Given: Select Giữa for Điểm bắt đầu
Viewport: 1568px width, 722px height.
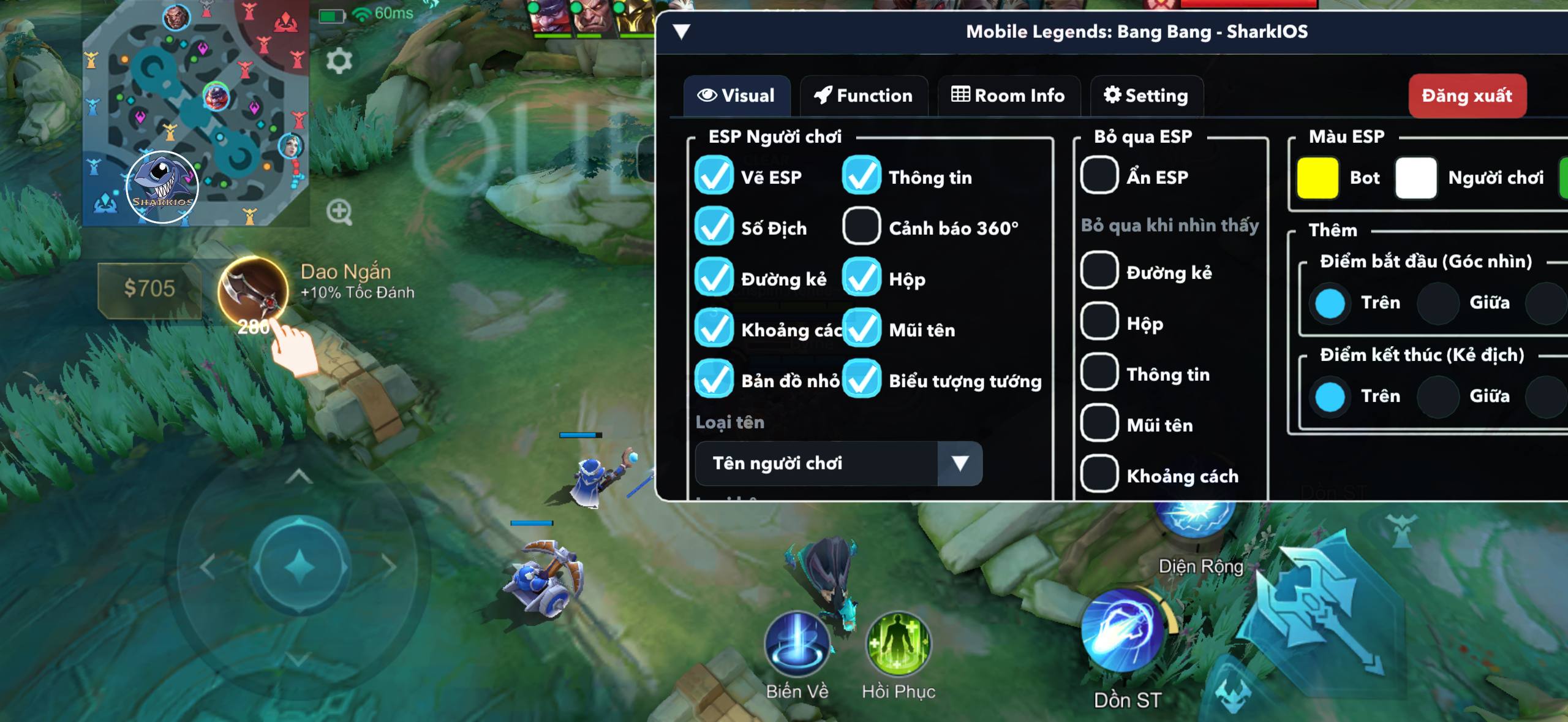Looking at the screenshot, I should 1438,303.
